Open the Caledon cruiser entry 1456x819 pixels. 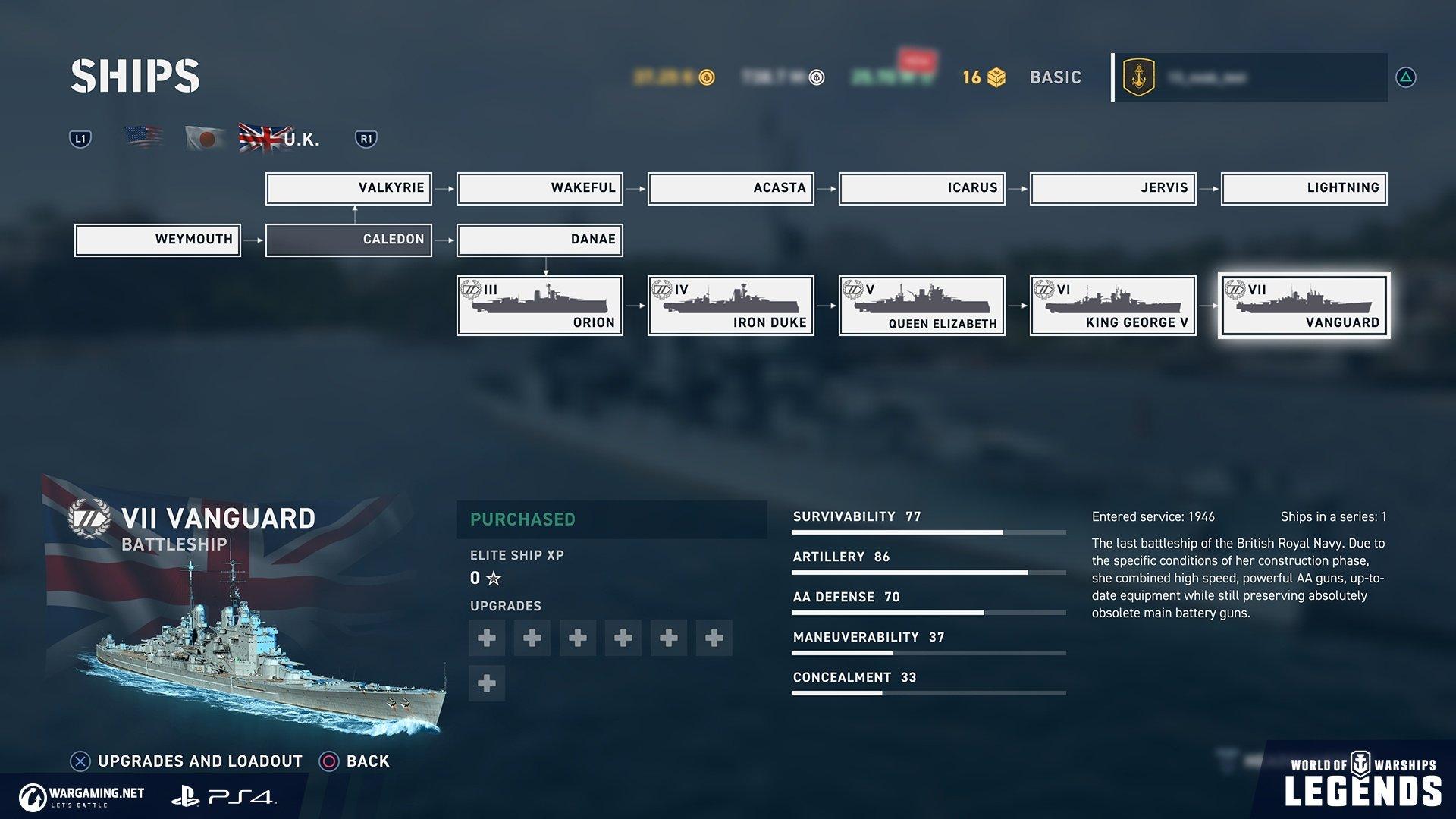pyautogui.click(x=348, y=239)
